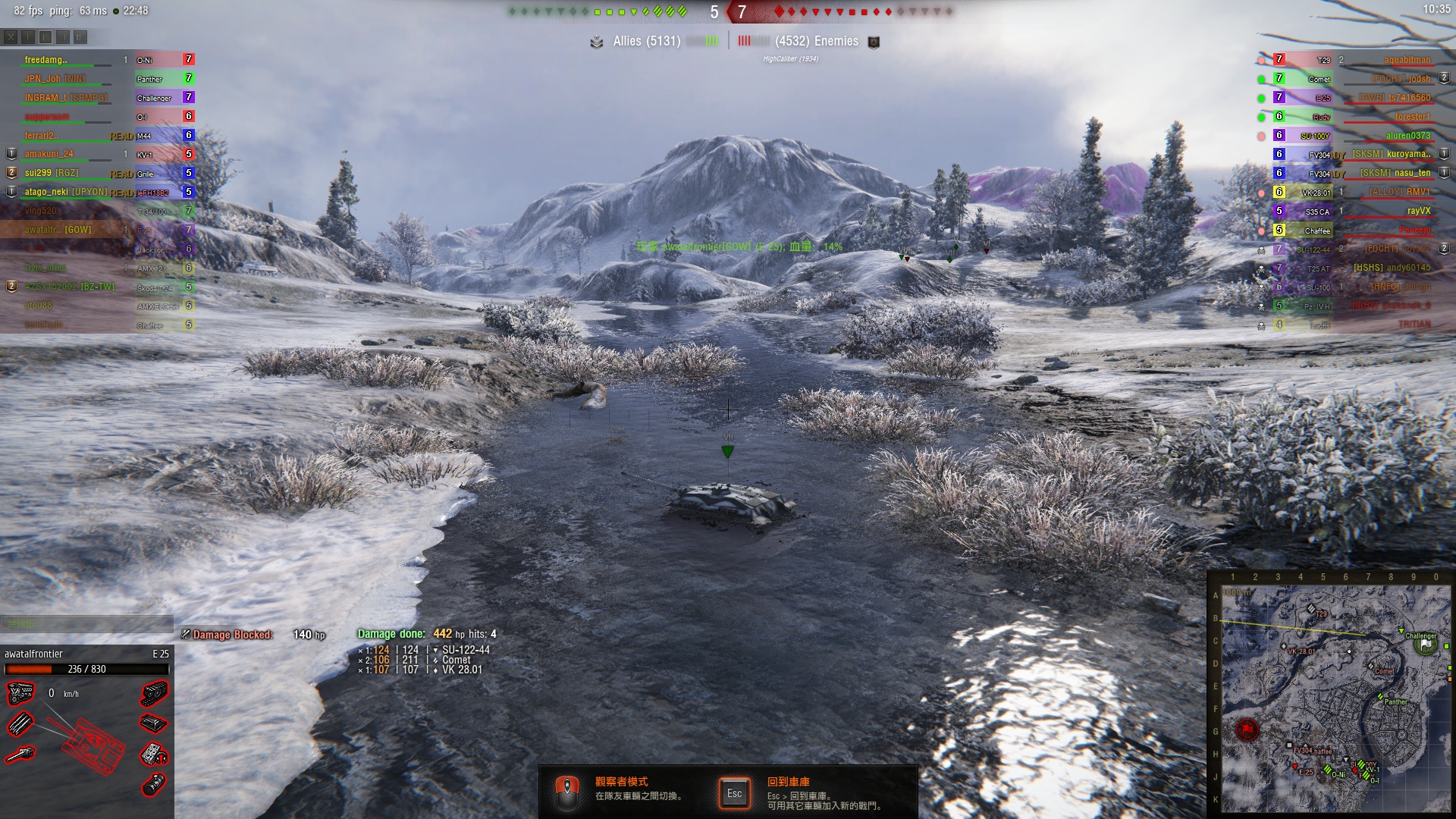Select aluren0373's SU-100Y row
Image resolution: width=1456 pixels, height=819 pixels.
click(1357, 136)
